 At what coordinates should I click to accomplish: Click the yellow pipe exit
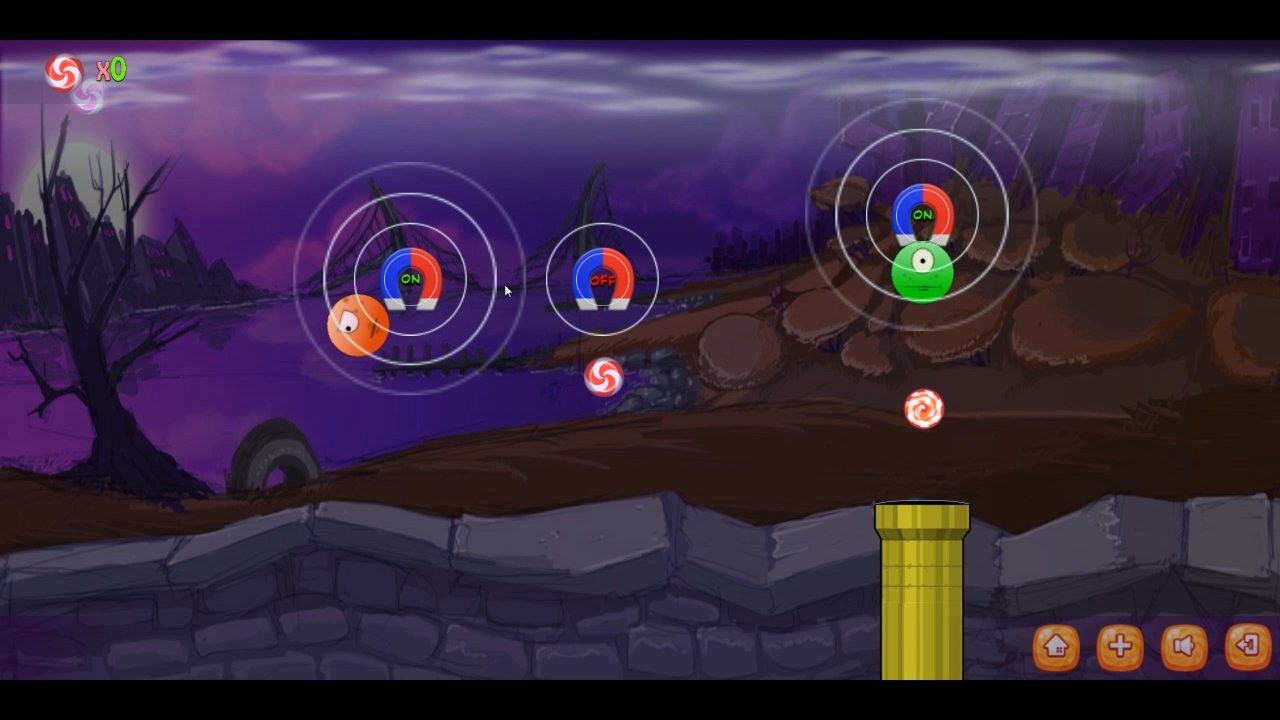coord(922,590)
